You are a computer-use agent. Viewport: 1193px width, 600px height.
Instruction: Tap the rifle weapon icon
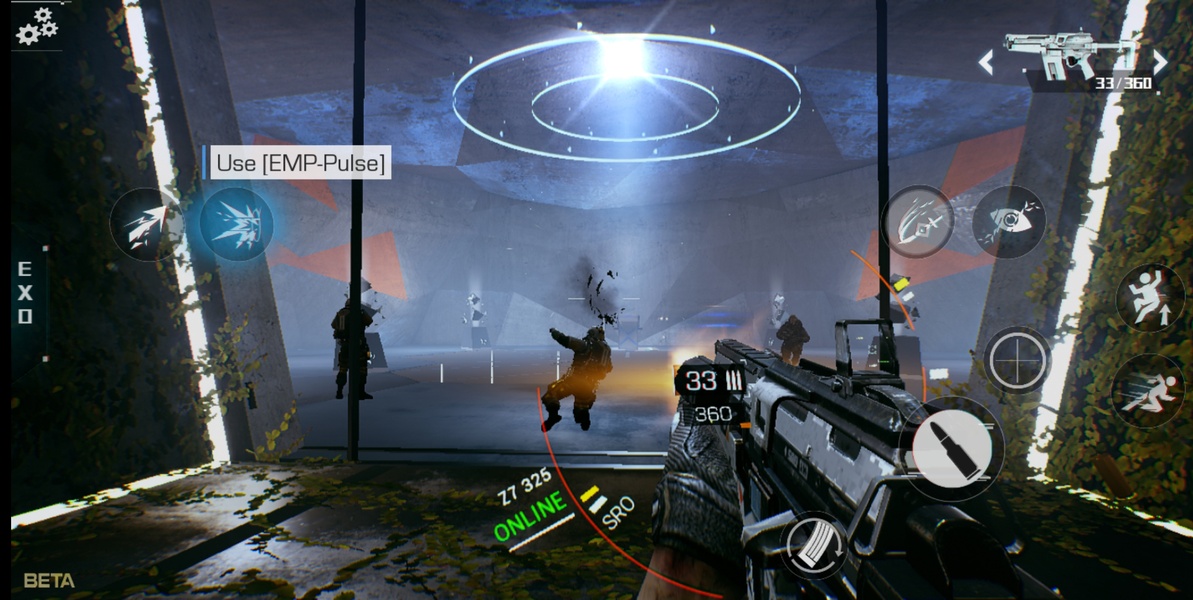point(1072,54)
